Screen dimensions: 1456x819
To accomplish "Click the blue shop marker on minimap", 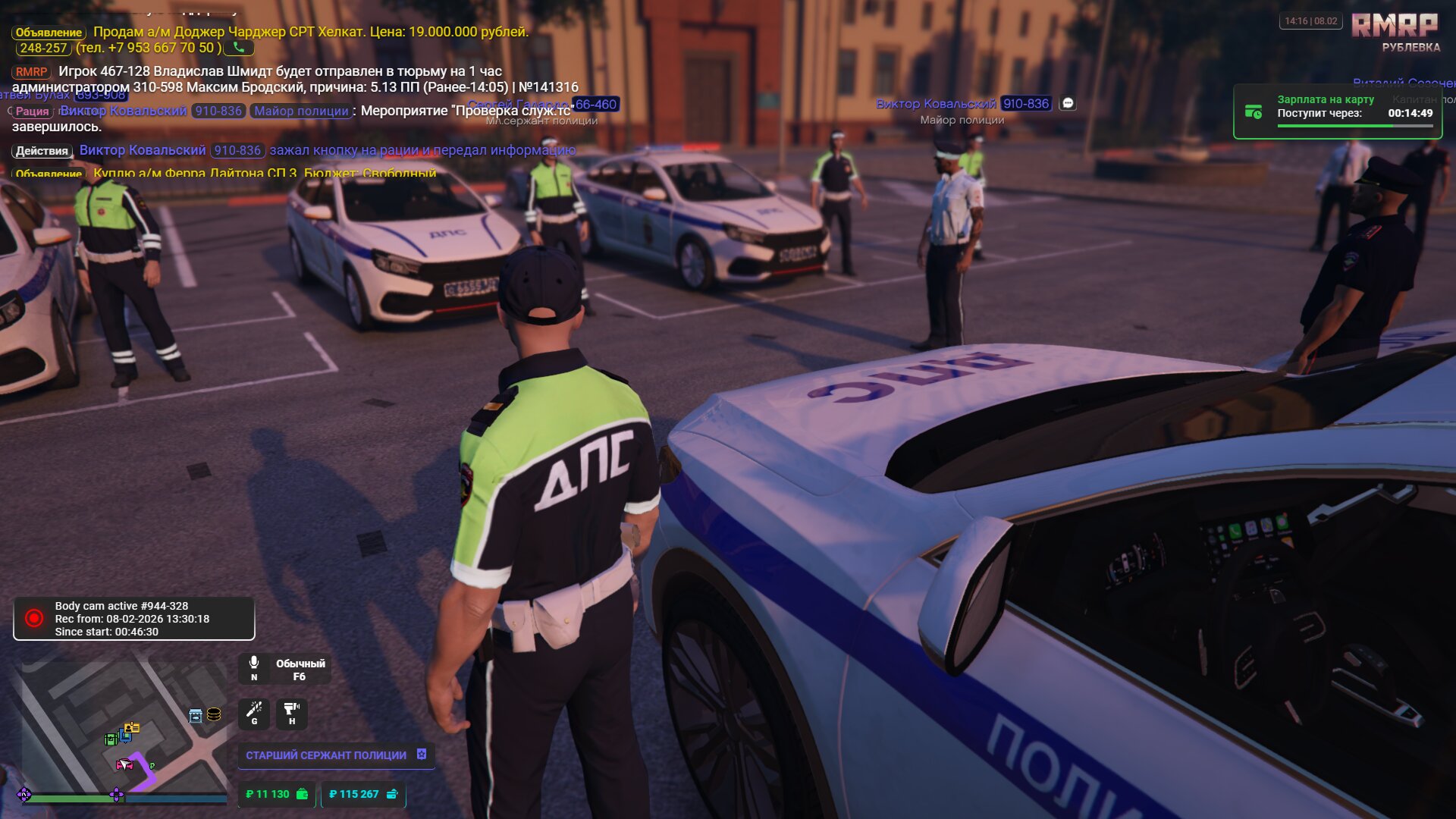I will (195, 715).
